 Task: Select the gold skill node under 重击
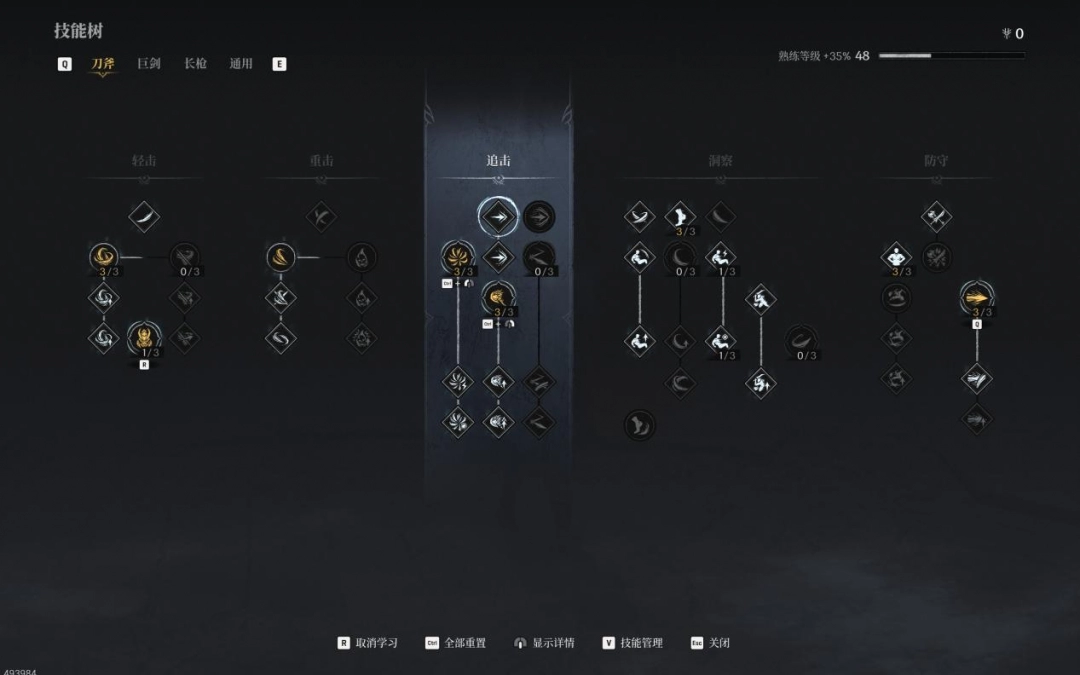pyautogui.click(x=281, y=257)
